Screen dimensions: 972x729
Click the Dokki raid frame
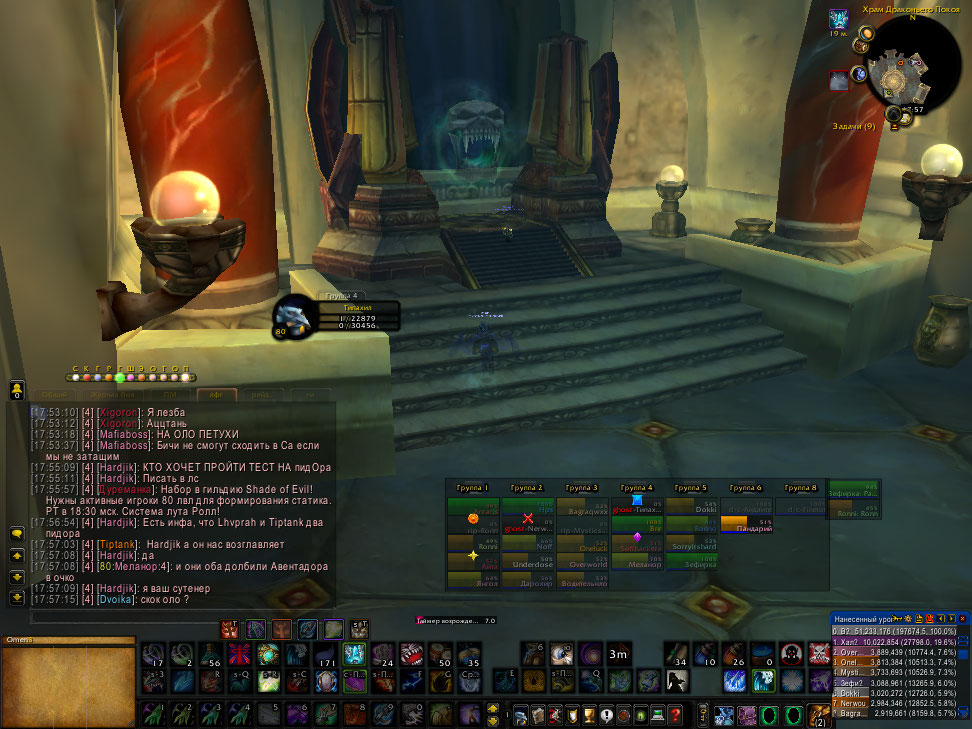pos(692,508)
